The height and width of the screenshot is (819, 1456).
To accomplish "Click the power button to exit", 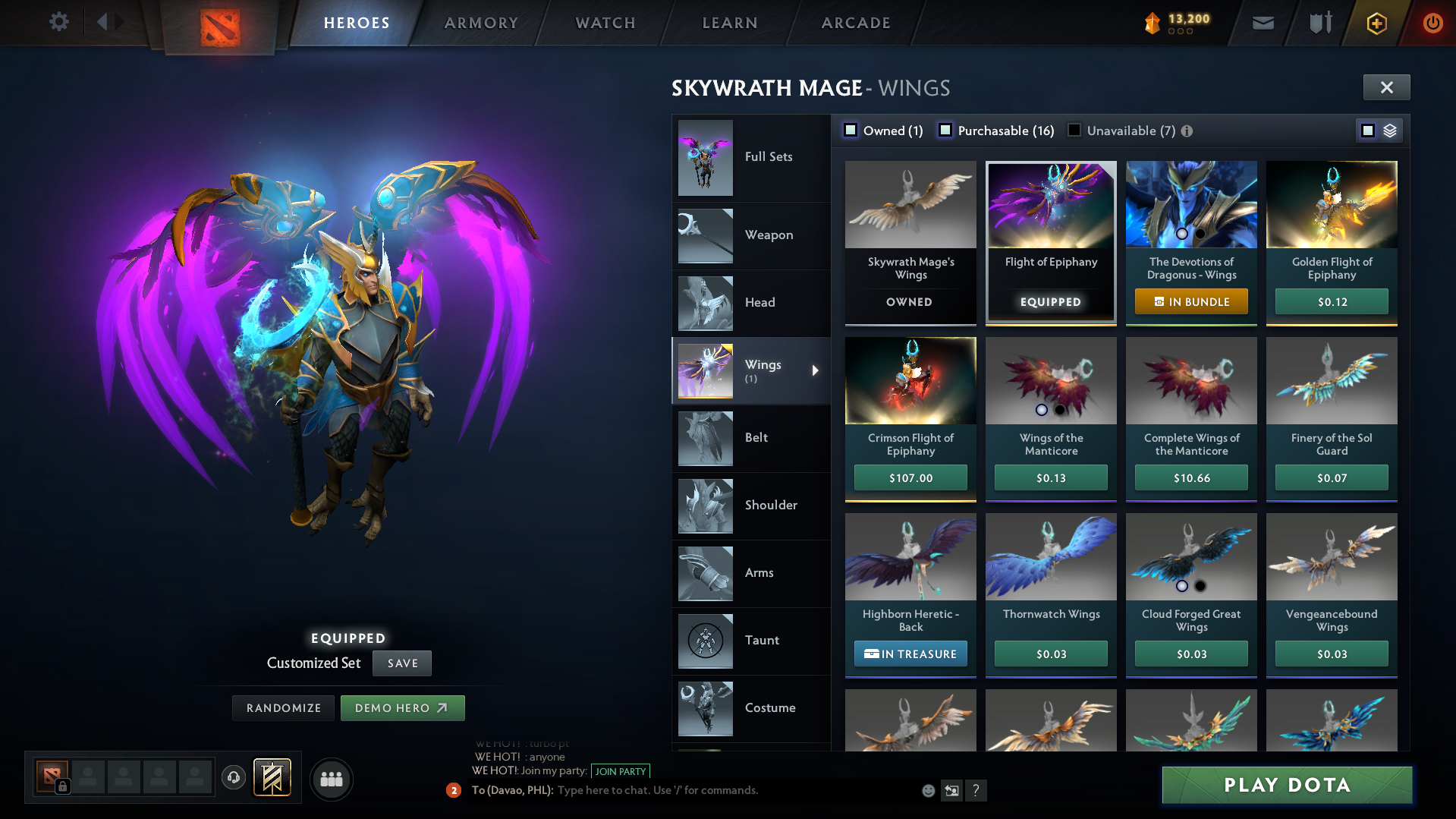I will pyautogui.click(x=1432, y=22).
